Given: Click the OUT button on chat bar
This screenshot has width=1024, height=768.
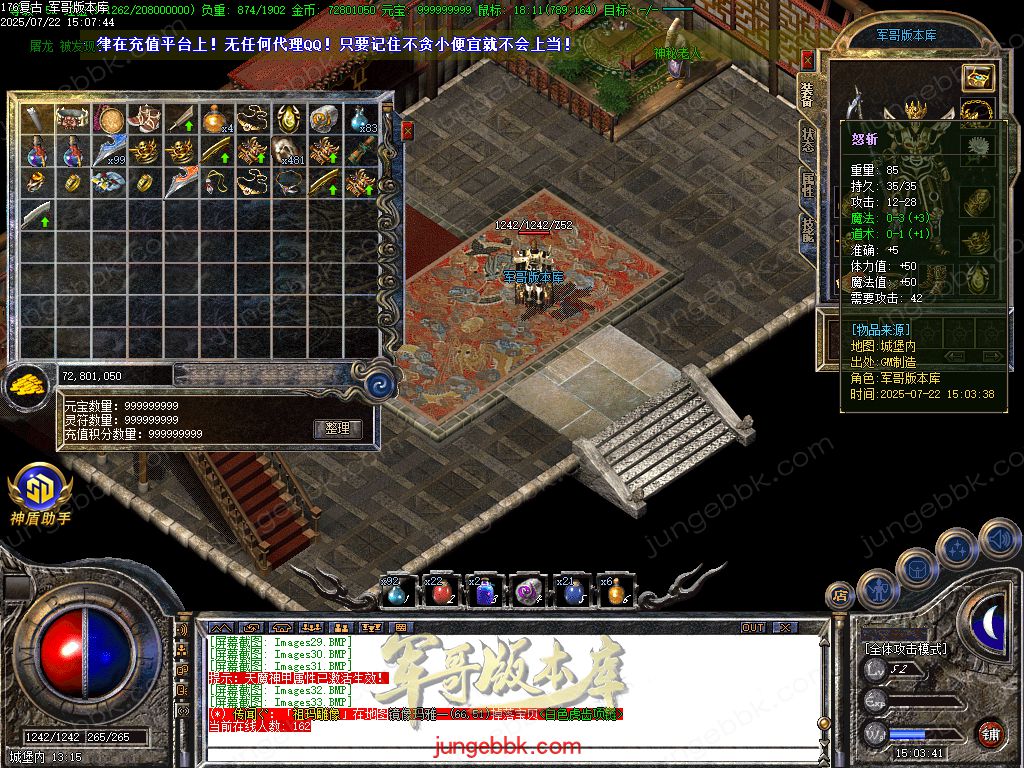Looking at the screenshot, I should click(752, 627).
